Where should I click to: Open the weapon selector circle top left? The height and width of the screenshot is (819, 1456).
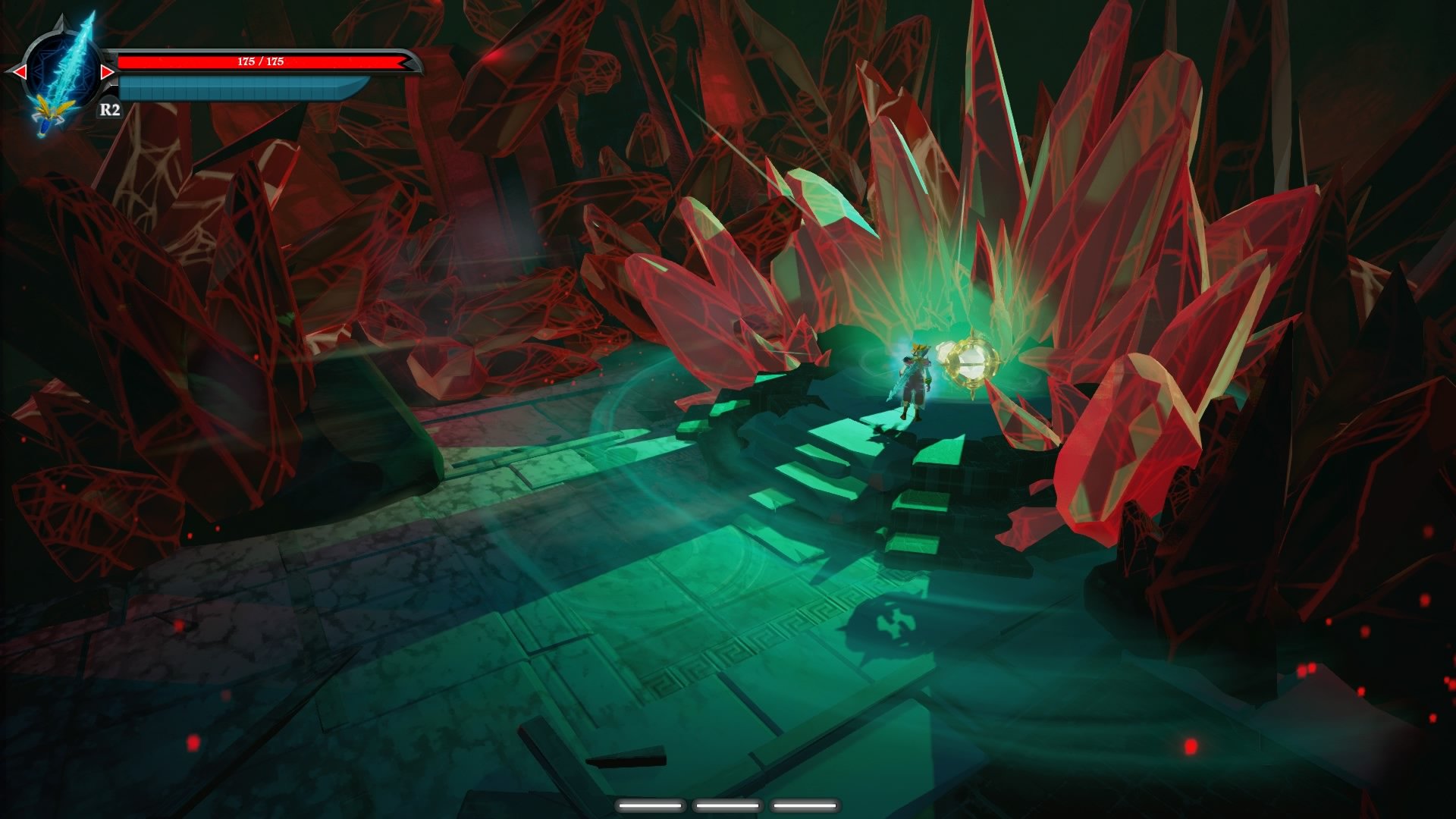point(62,68)
